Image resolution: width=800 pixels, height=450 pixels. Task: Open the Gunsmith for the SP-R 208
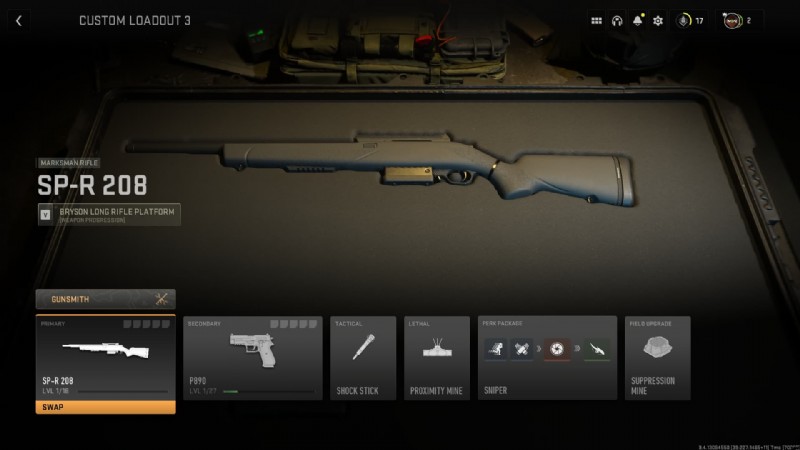pos(105,298)
